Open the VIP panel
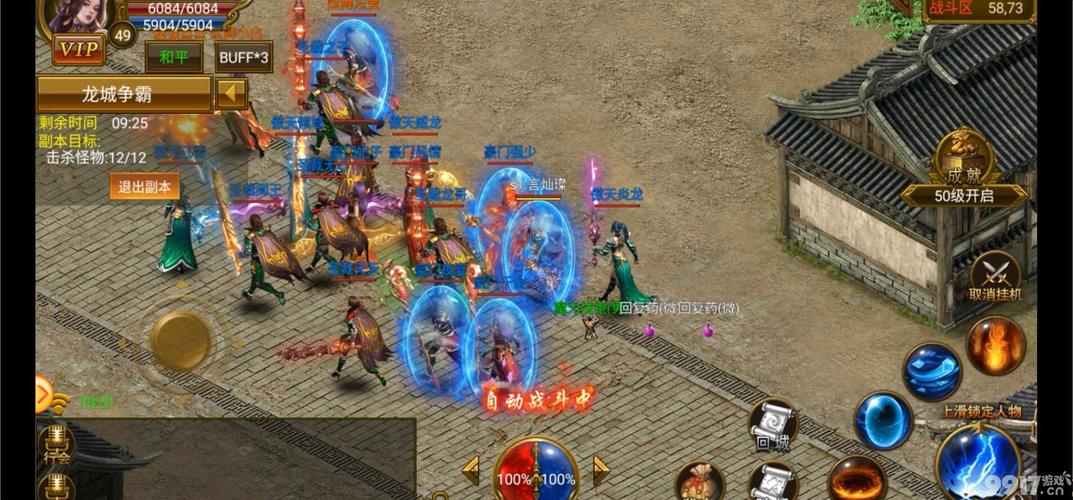The image size is (1073, 500). pos(78,50)
